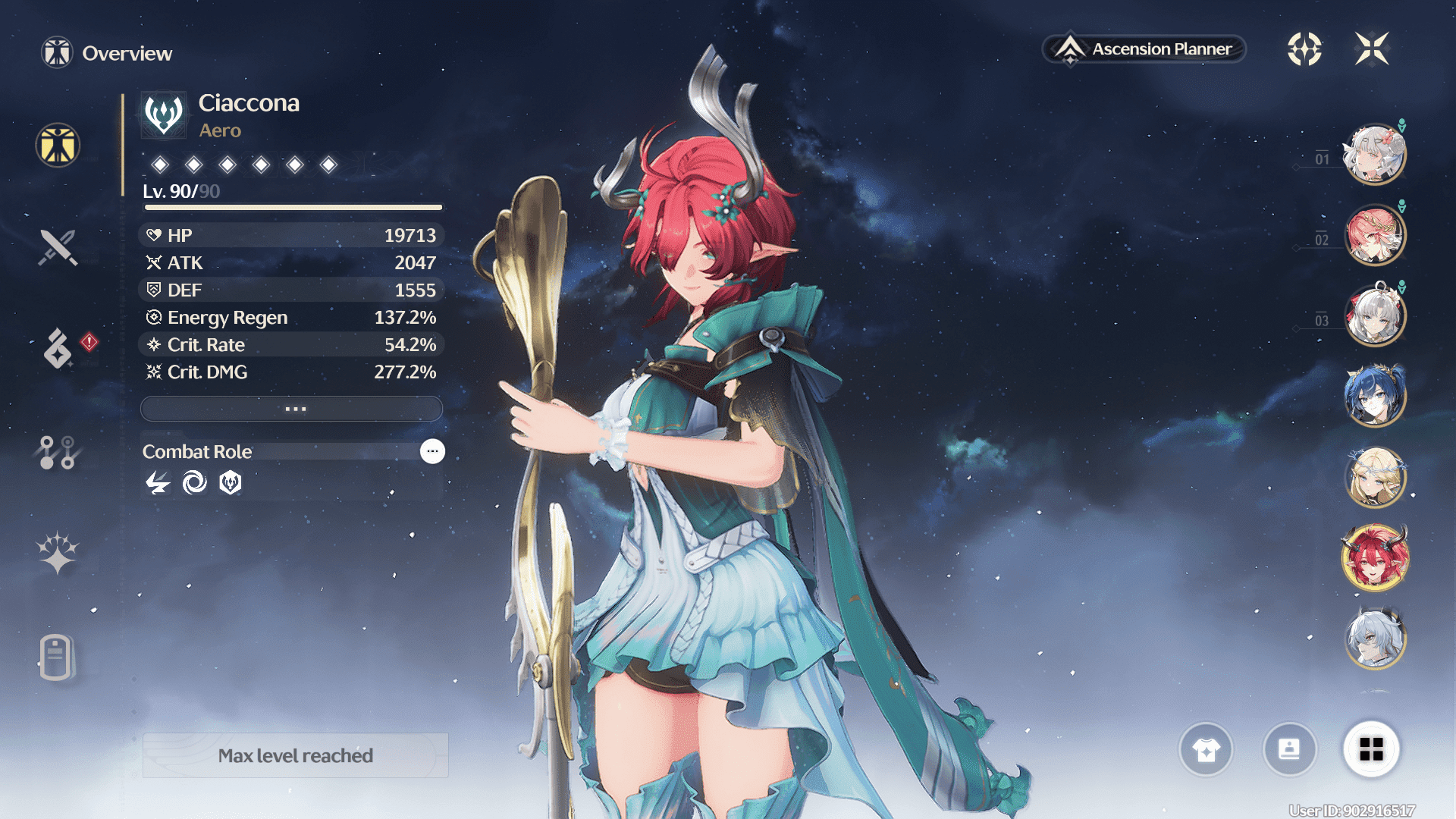Open the character files scroll tab

(56, 657)
